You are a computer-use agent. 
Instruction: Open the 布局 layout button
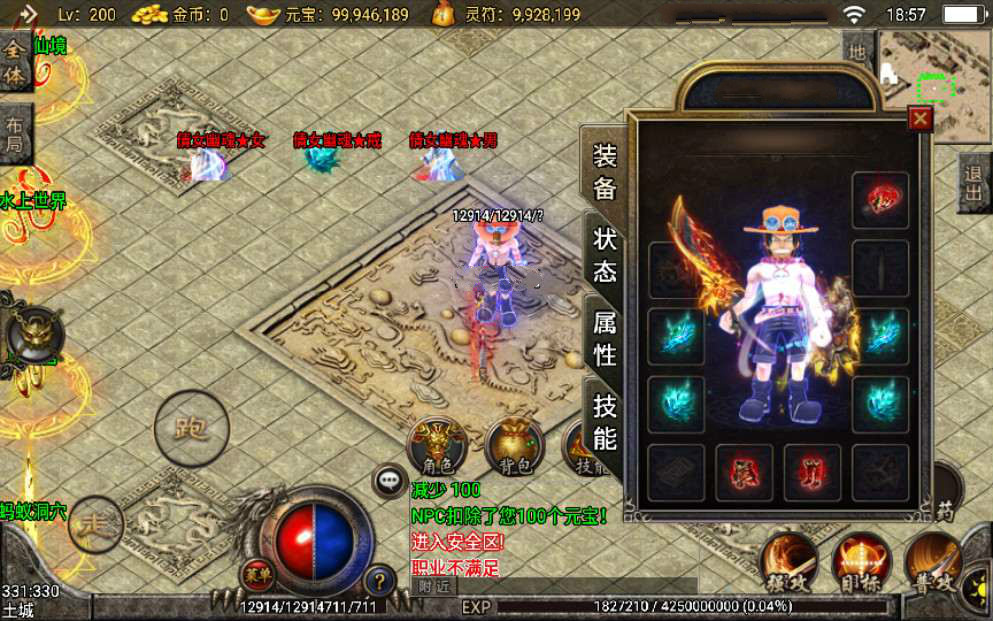(15, 138)
